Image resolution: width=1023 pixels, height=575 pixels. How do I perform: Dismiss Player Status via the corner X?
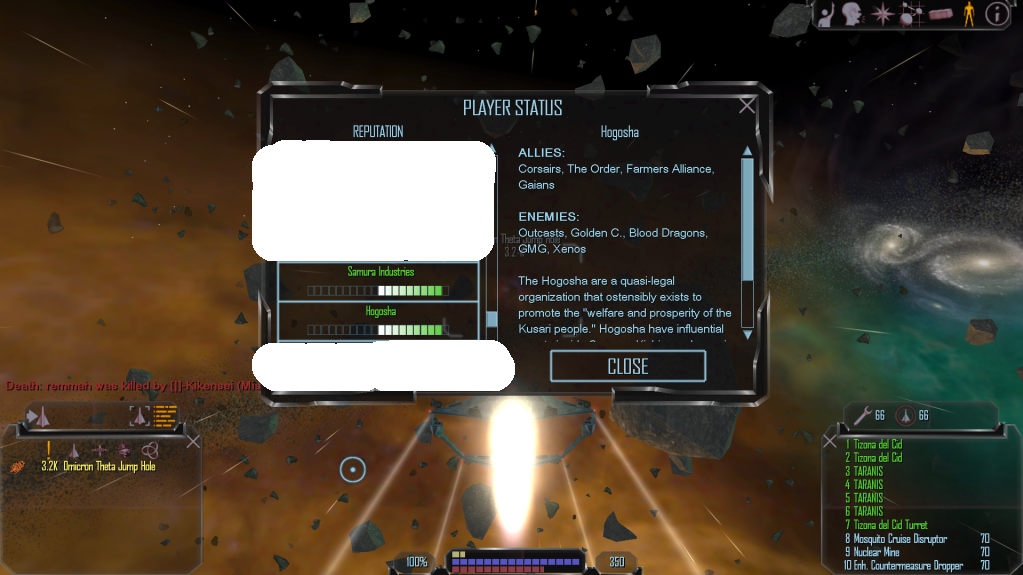(x=747, y=105)
